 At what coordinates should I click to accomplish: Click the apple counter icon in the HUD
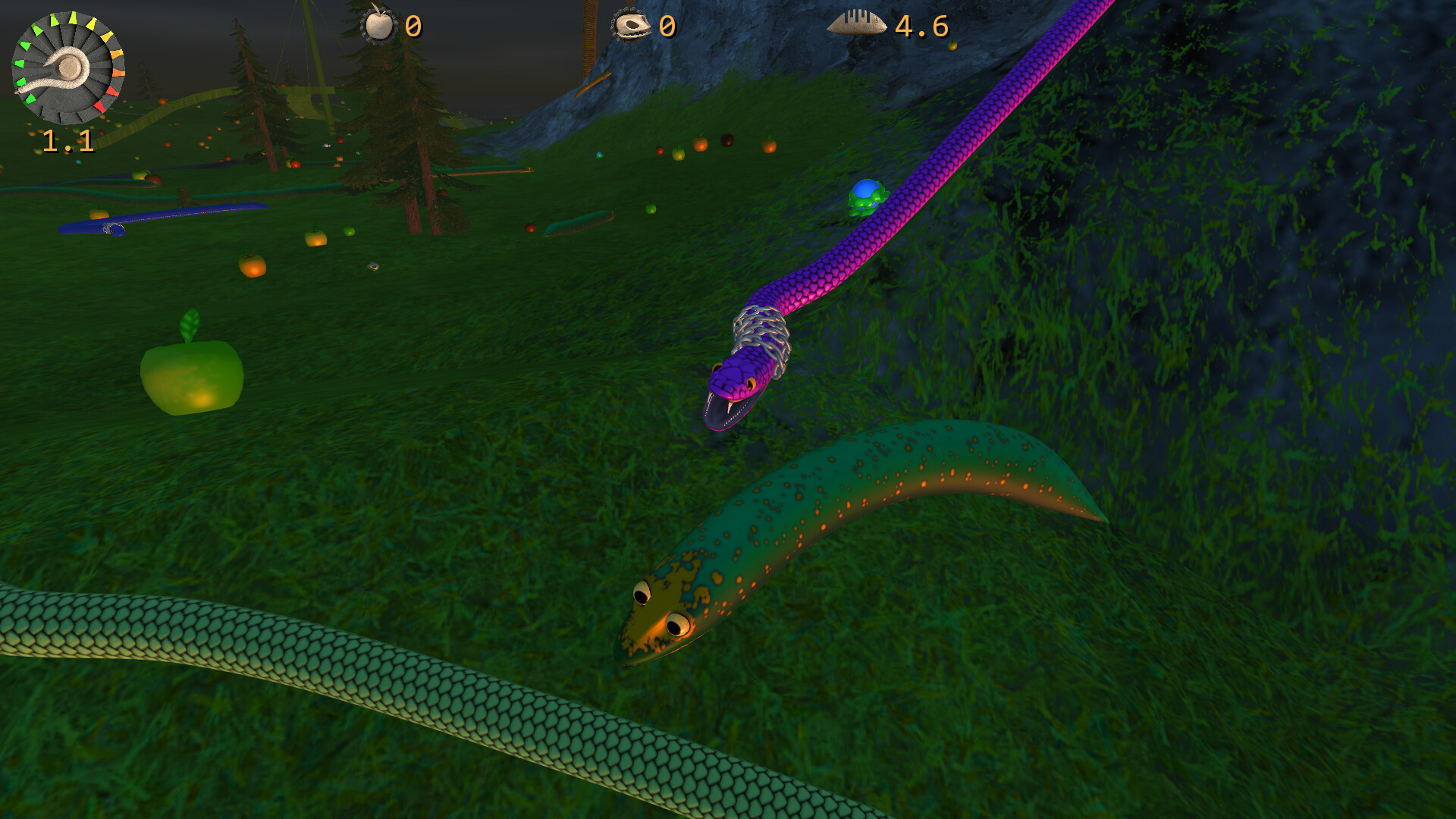[378, 27]
